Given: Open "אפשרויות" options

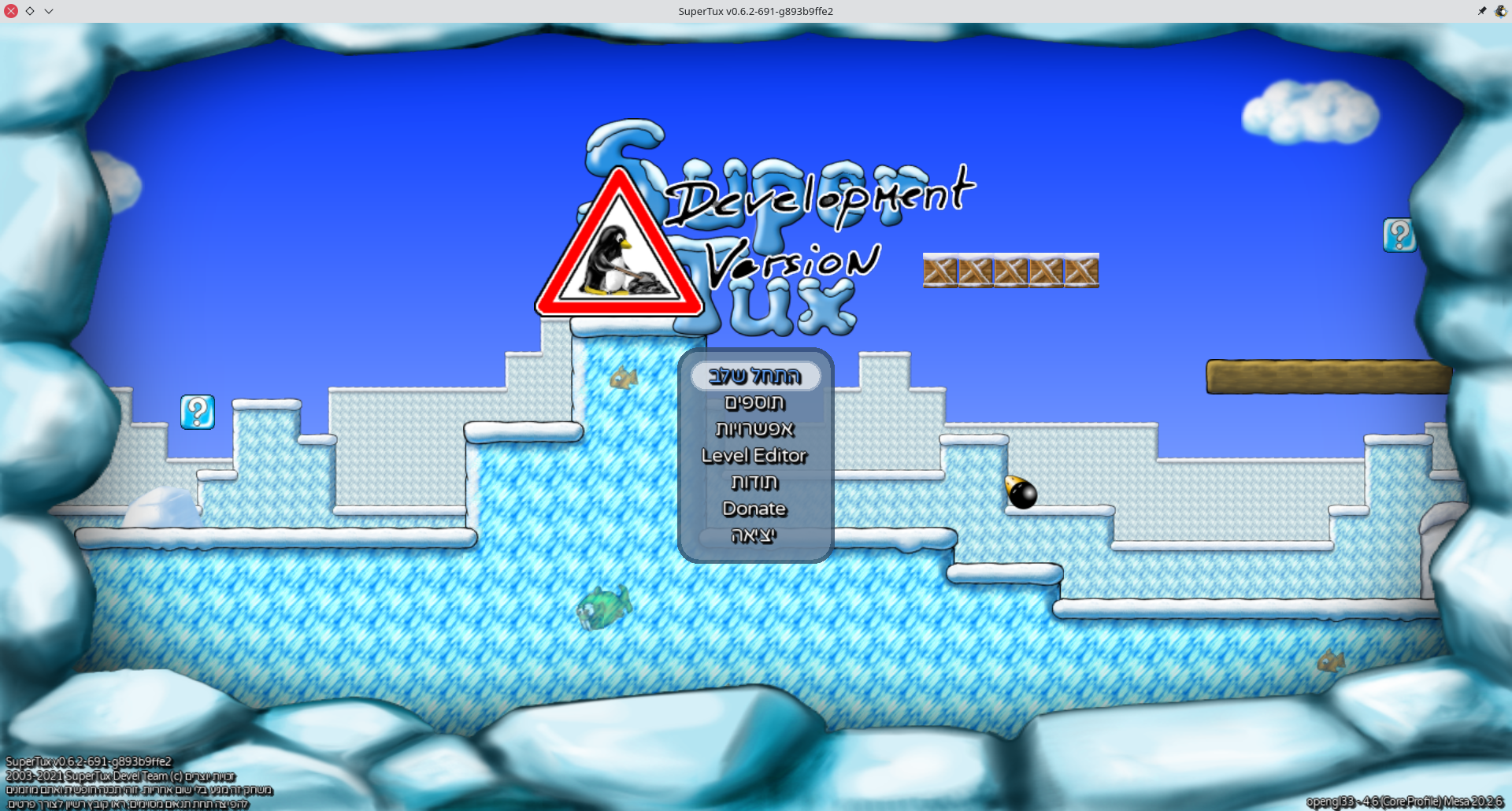Looking at the screenshot, I should pos(755,429).
